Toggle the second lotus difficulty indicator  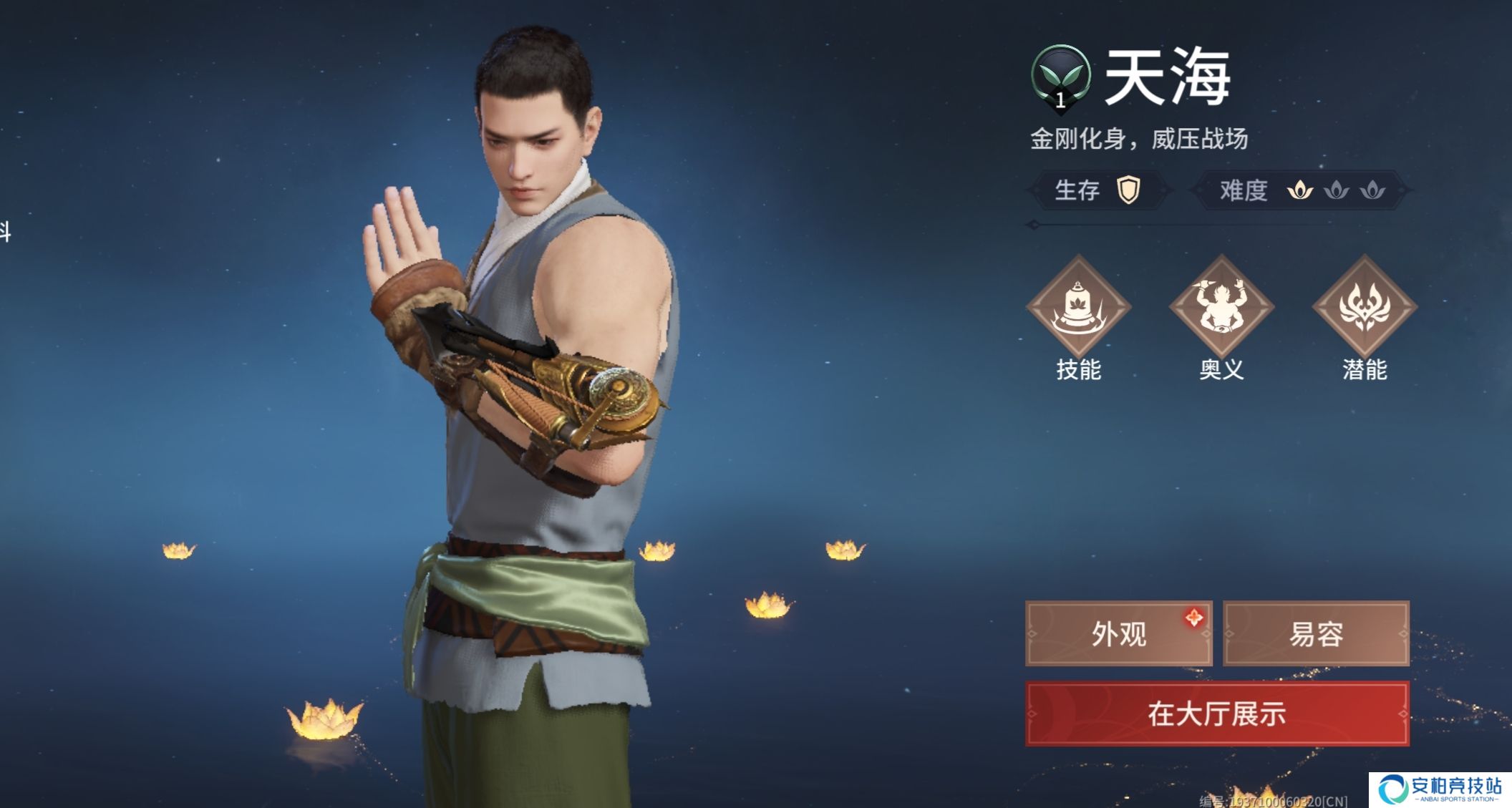coord(1336,190)
